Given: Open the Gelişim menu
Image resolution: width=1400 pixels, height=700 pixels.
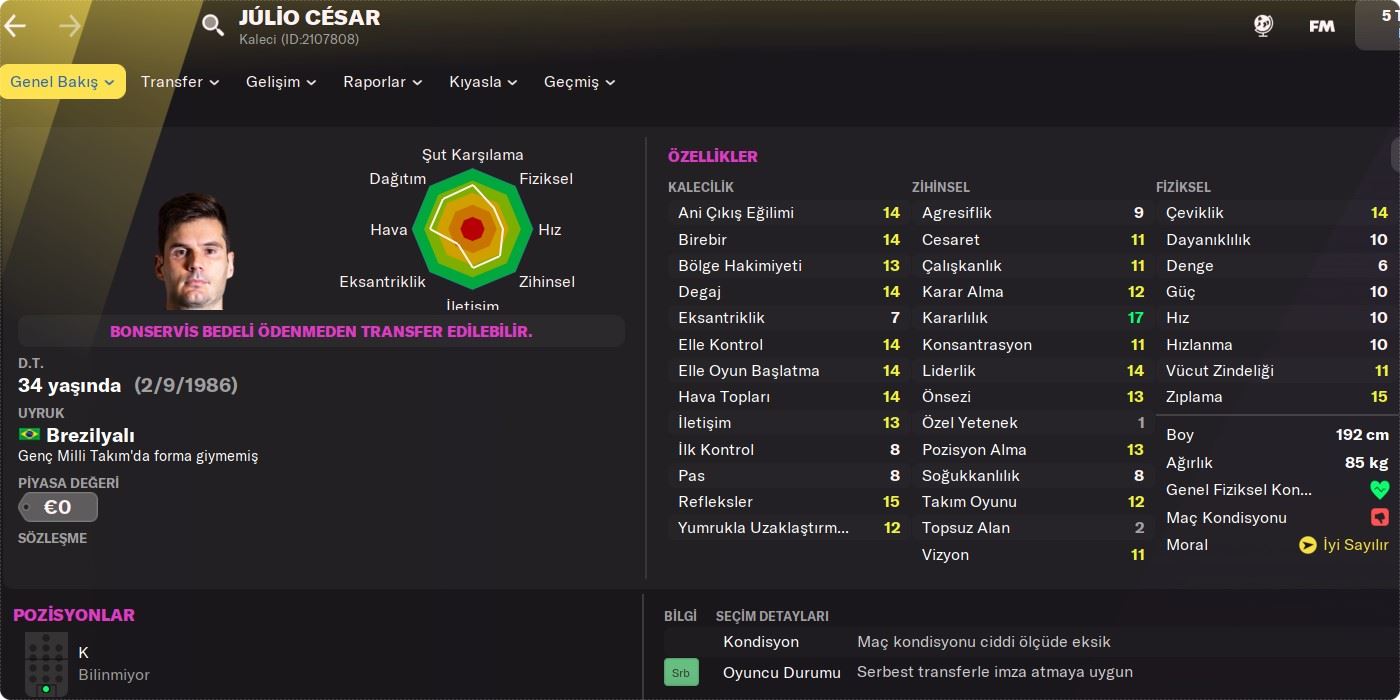Looking at the screenshot, I should 281,82.
